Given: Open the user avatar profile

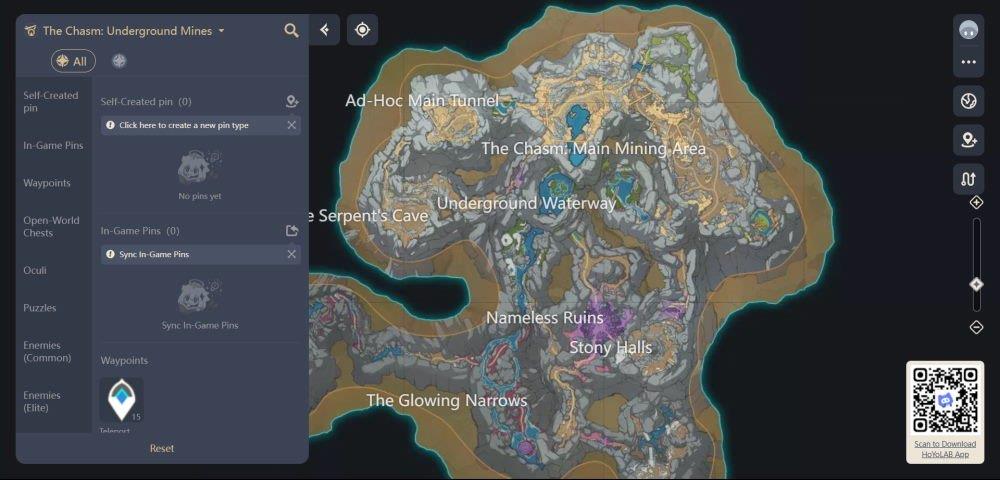Looking at the screenshot, I should pos(968,29).
